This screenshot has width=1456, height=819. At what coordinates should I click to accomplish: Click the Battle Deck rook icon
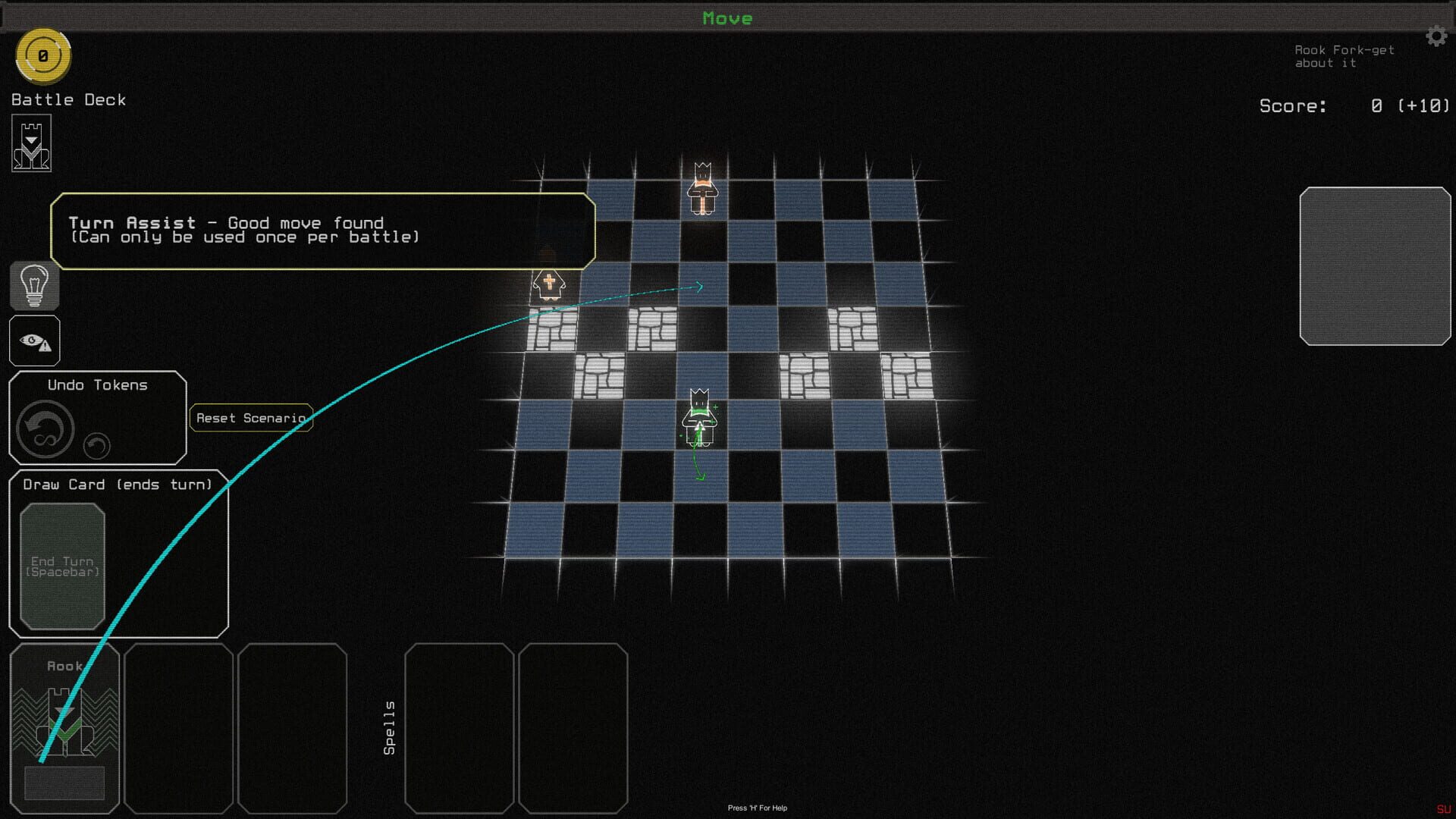(x=30, y=143)
